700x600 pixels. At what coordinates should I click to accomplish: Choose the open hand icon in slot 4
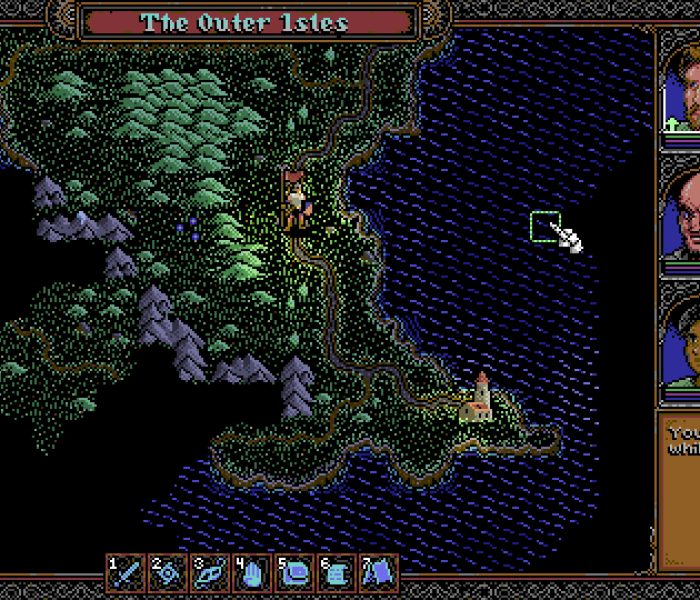click(252, 572)
